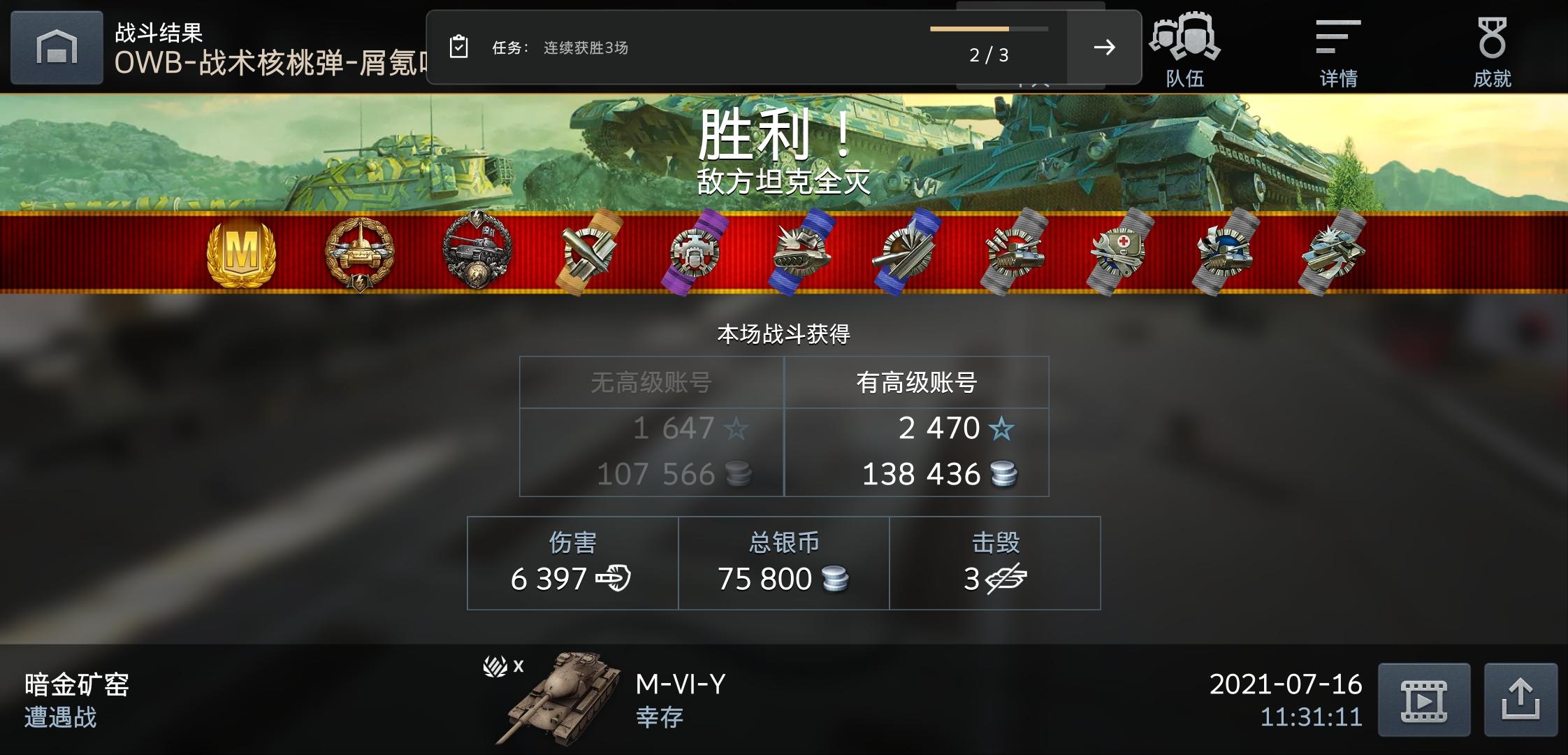
Task: Click the 总银币 credits stat box
Action: pos(783,561)
